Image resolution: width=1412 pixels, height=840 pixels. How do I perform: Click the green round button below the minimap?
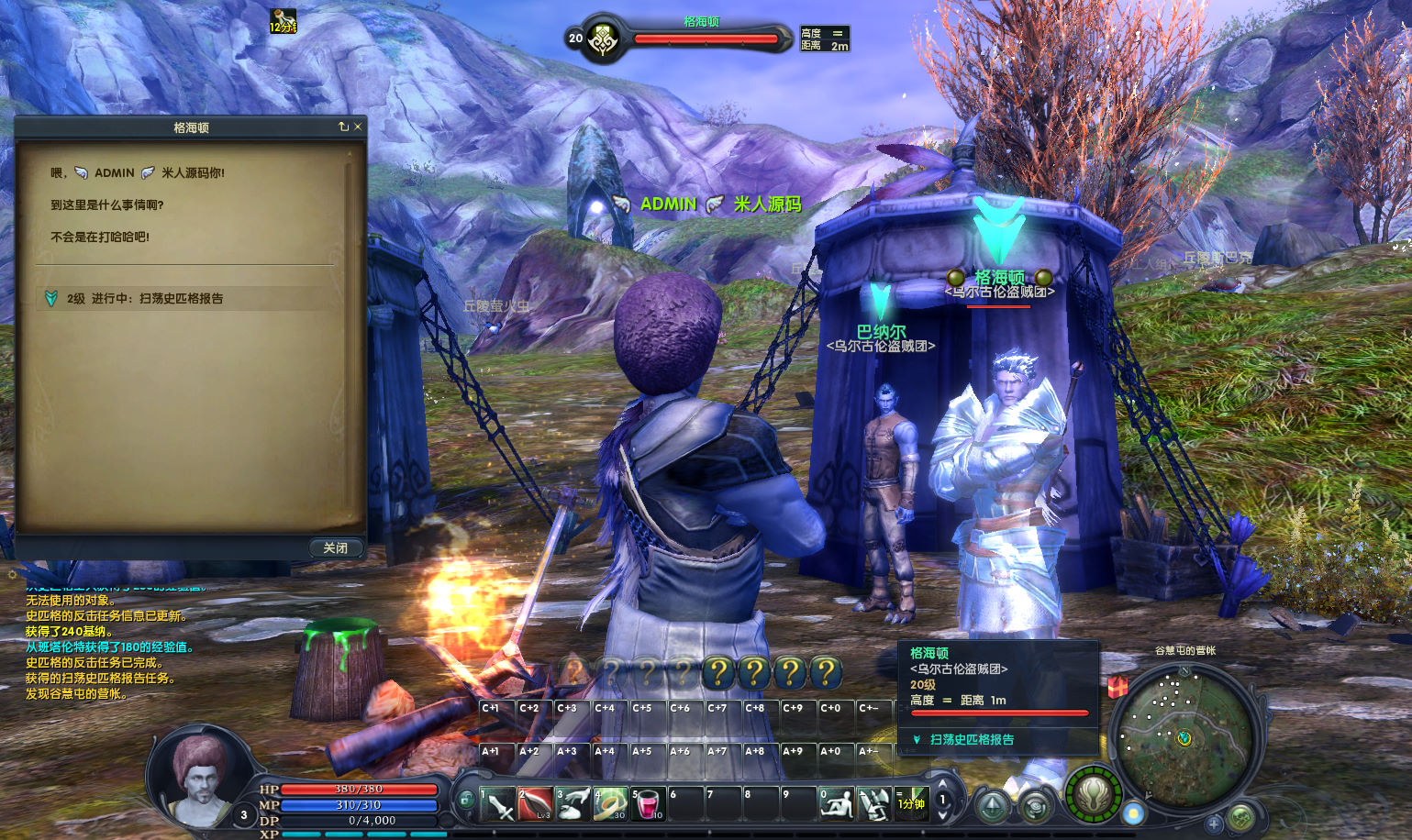(1241, 816)
